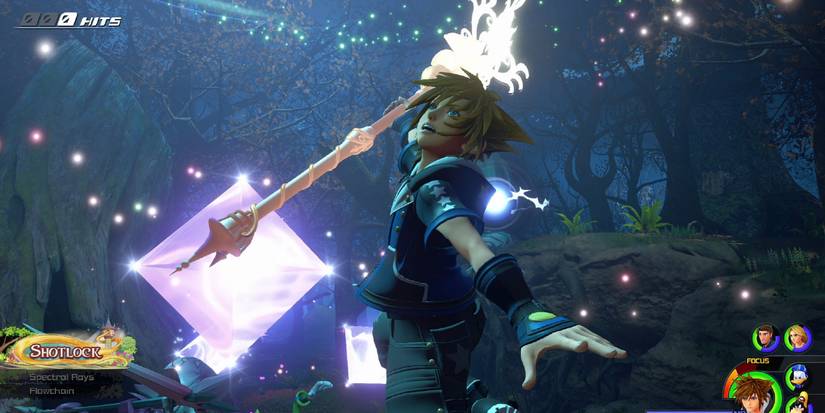Click Flynn Rider's party portrait
Viewport: 825px width, 413px height.
tap(766, 339)
